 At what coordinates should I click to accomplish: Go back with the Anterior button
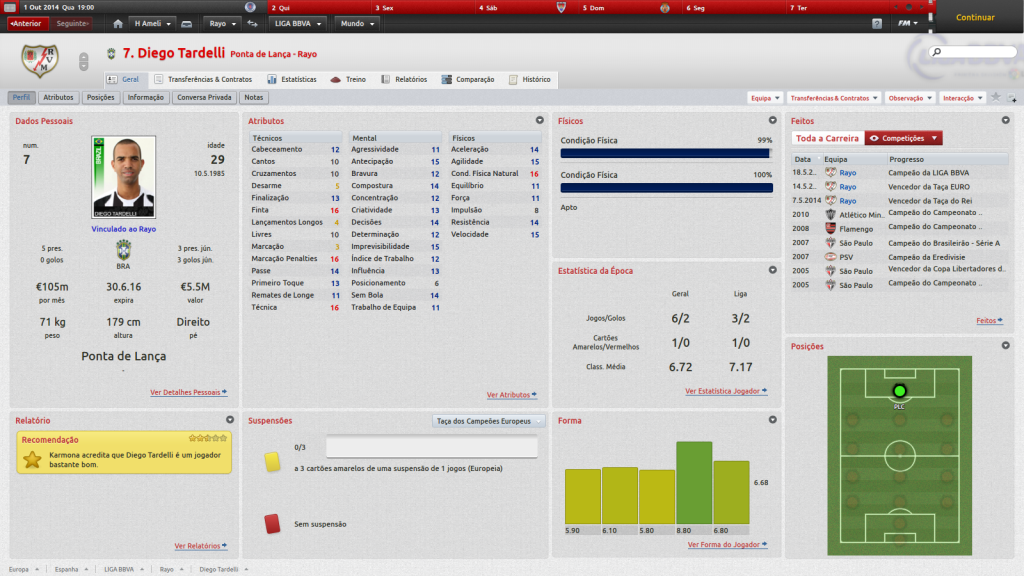coord(27,23)
